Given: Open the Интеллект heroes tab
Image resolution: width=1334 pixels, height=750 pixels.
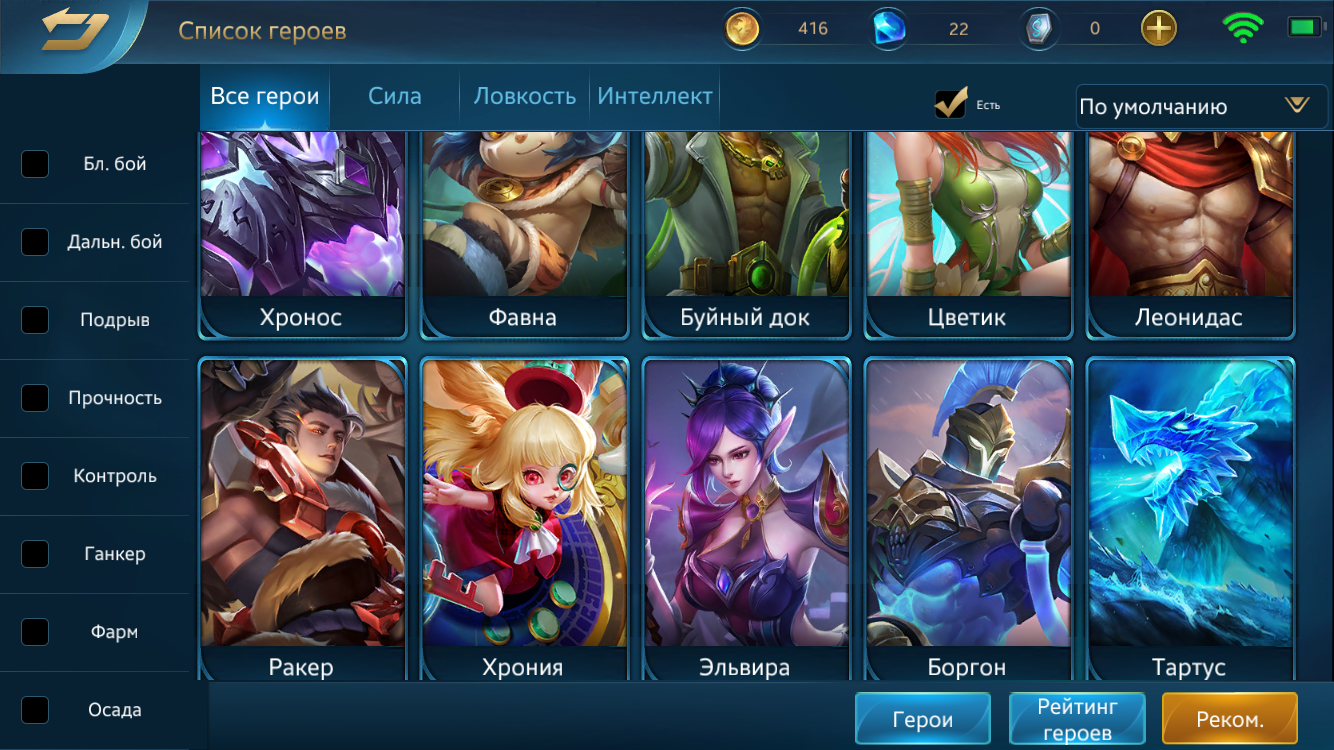Looking at the screenshot, I should tap(654, 96).
